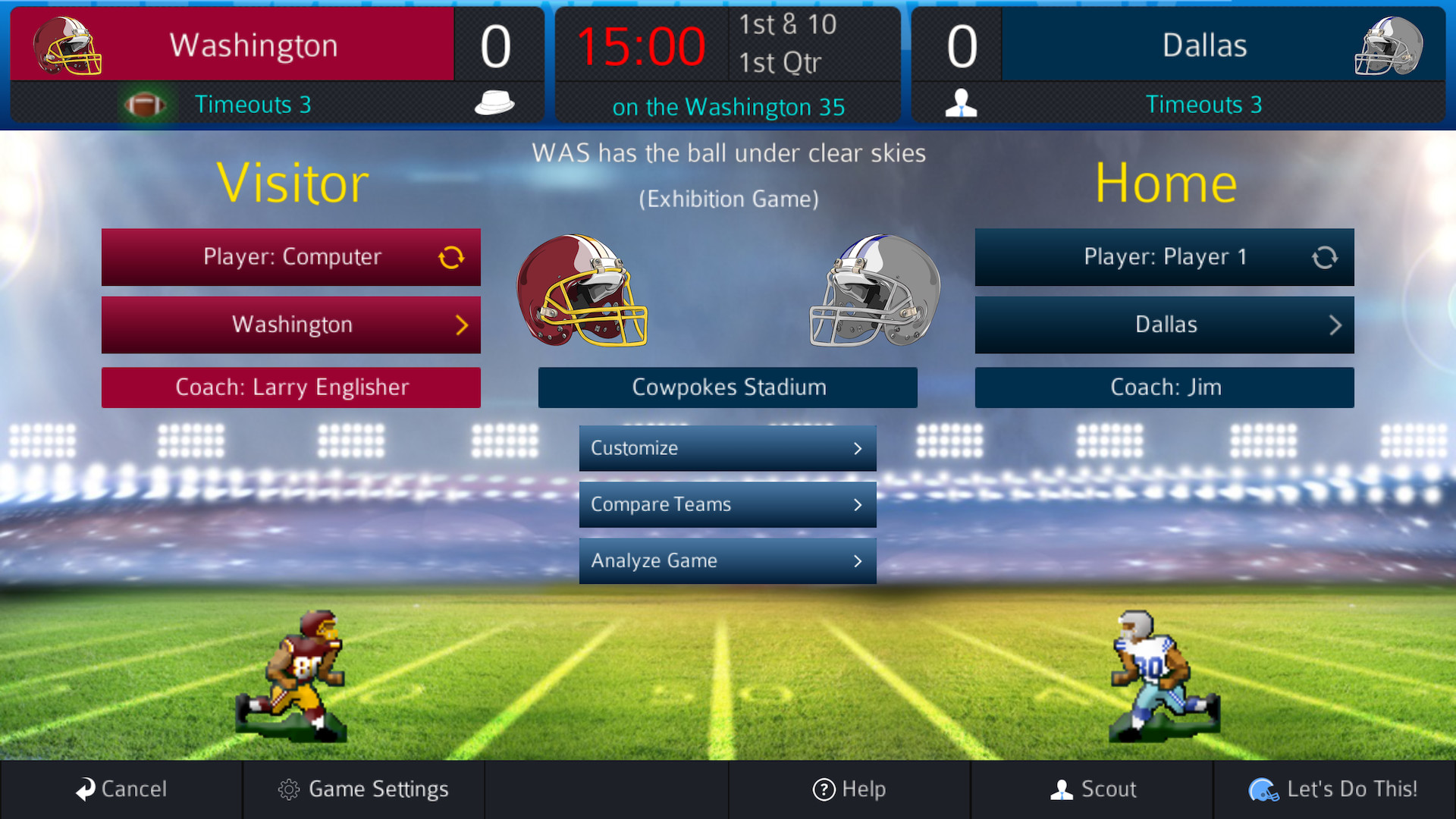1456x819 pixels.
Task: Click the football icon next to Washington Timeouts
Action: [x=146, y=104]
